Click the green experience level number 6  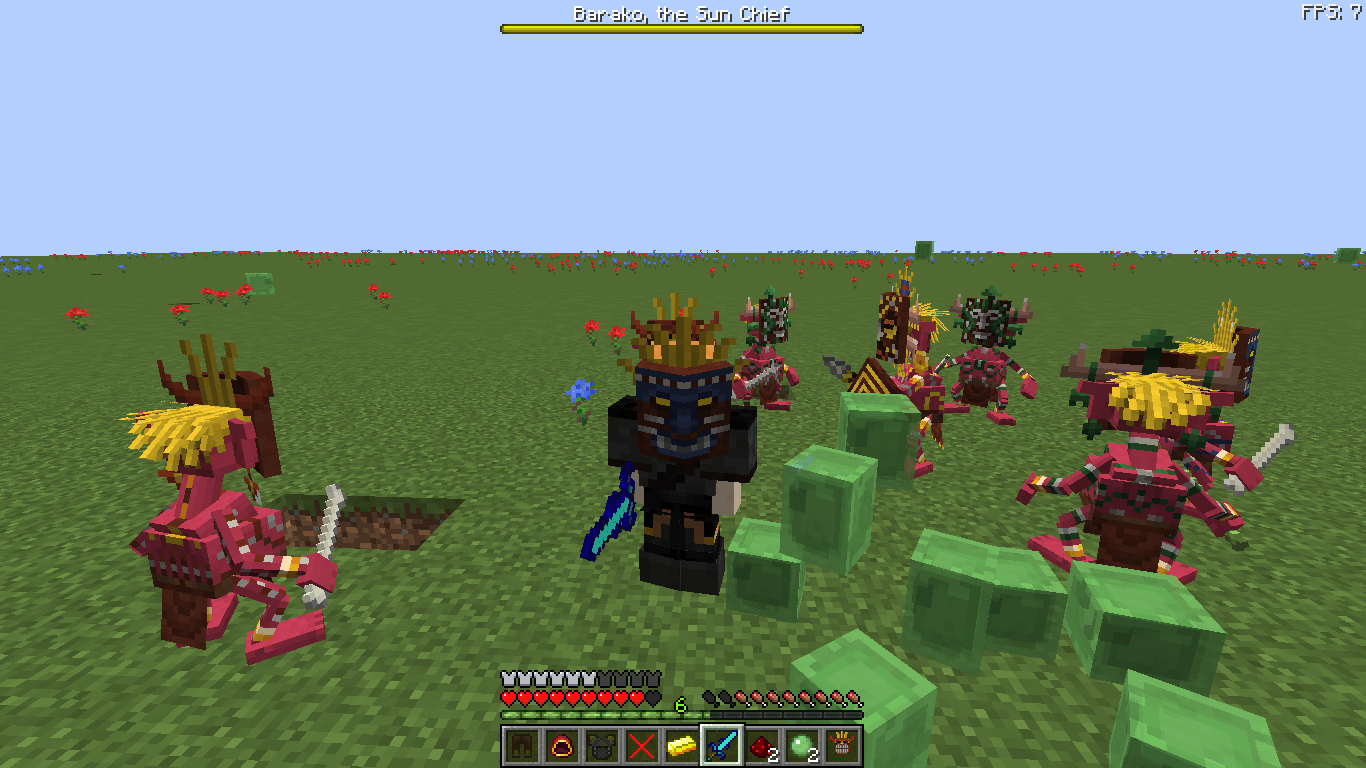(x=679, y=704)
